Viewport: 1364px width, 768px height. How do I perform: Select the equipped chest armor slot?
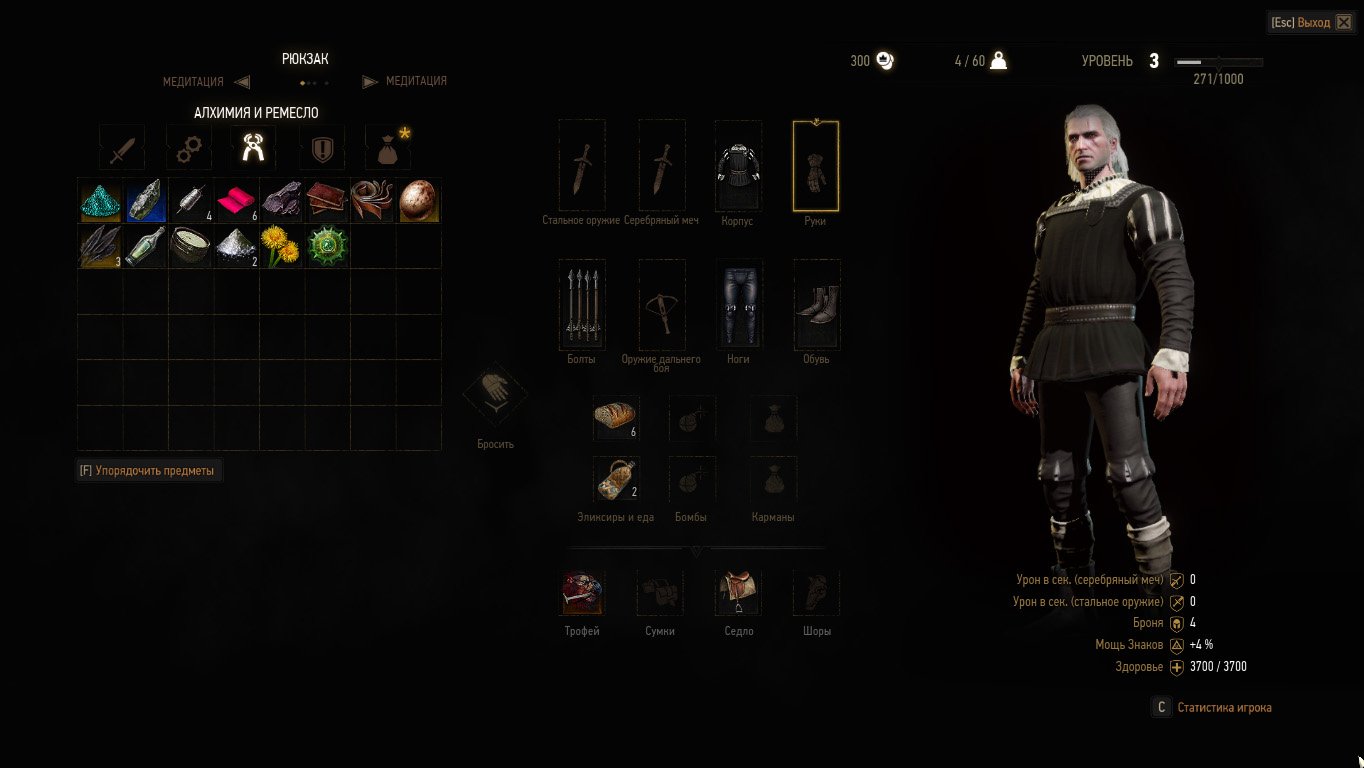click(738, 166)
